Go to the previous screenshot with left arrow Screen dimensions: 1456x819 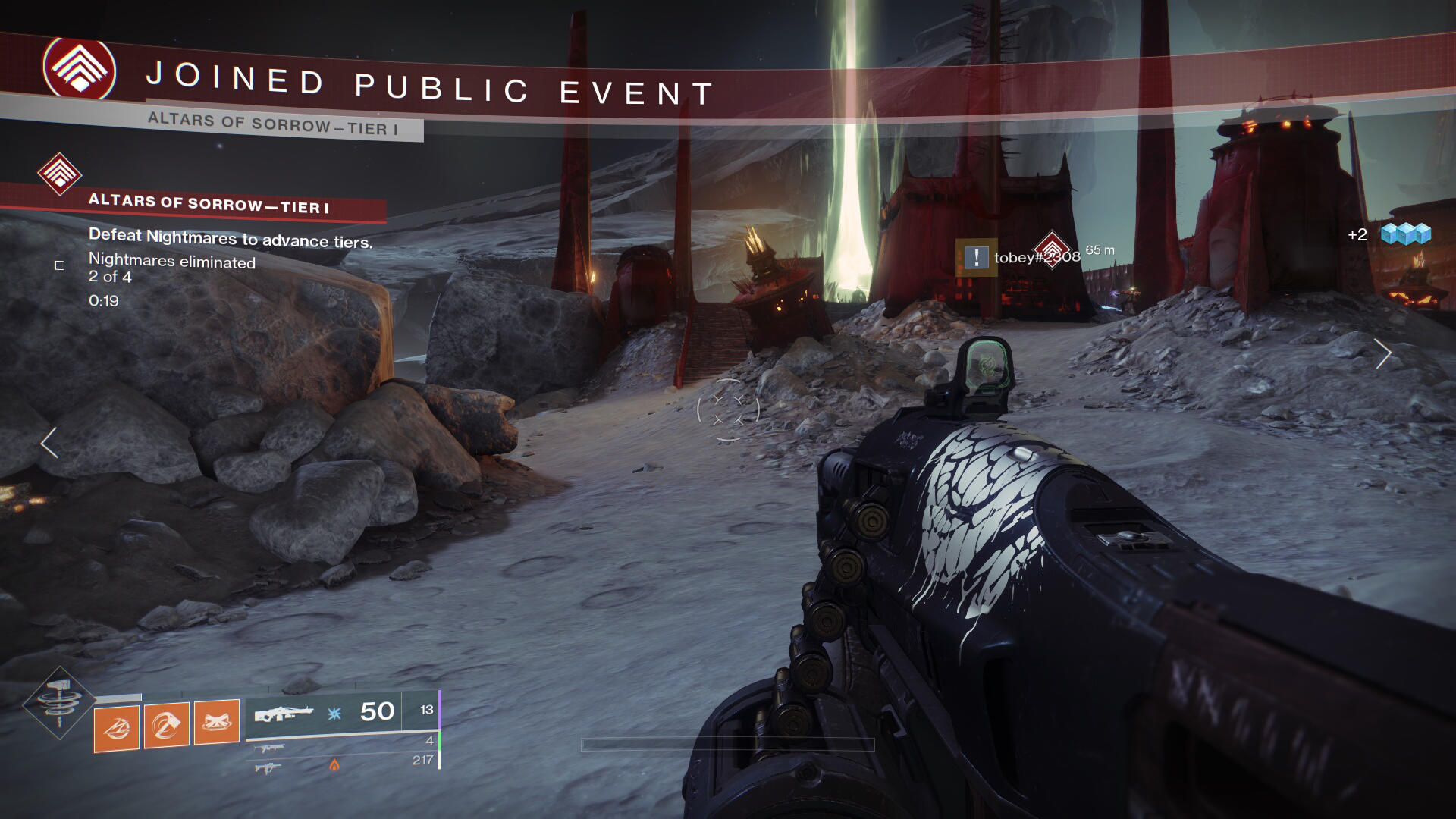49,443
